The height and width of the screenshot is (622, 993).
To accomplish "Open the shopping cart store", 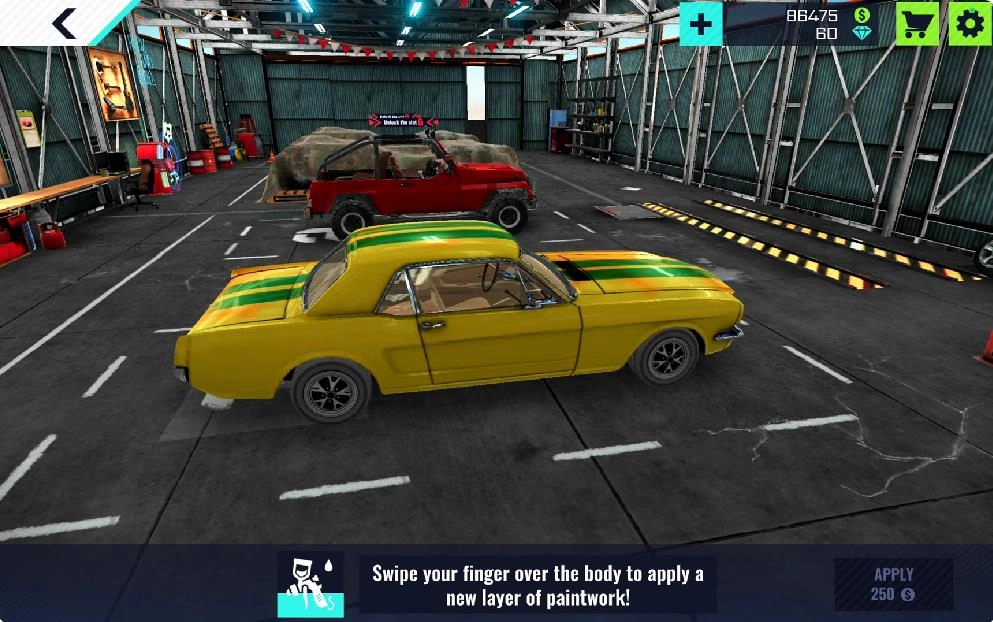I will click(x=917, y=24).
